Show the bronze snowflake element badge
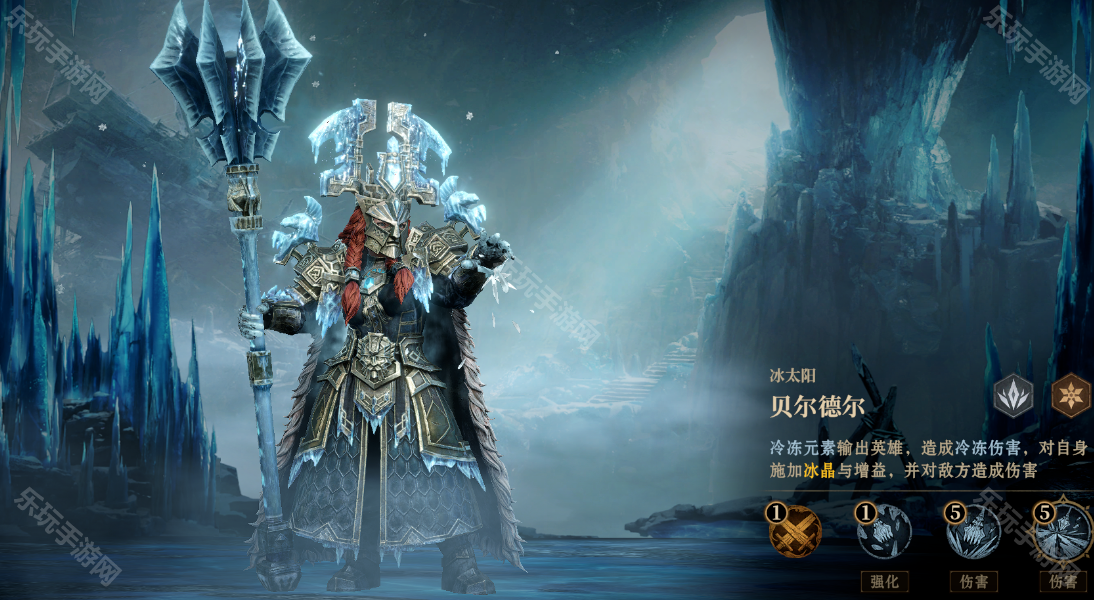 (1071, 396)
